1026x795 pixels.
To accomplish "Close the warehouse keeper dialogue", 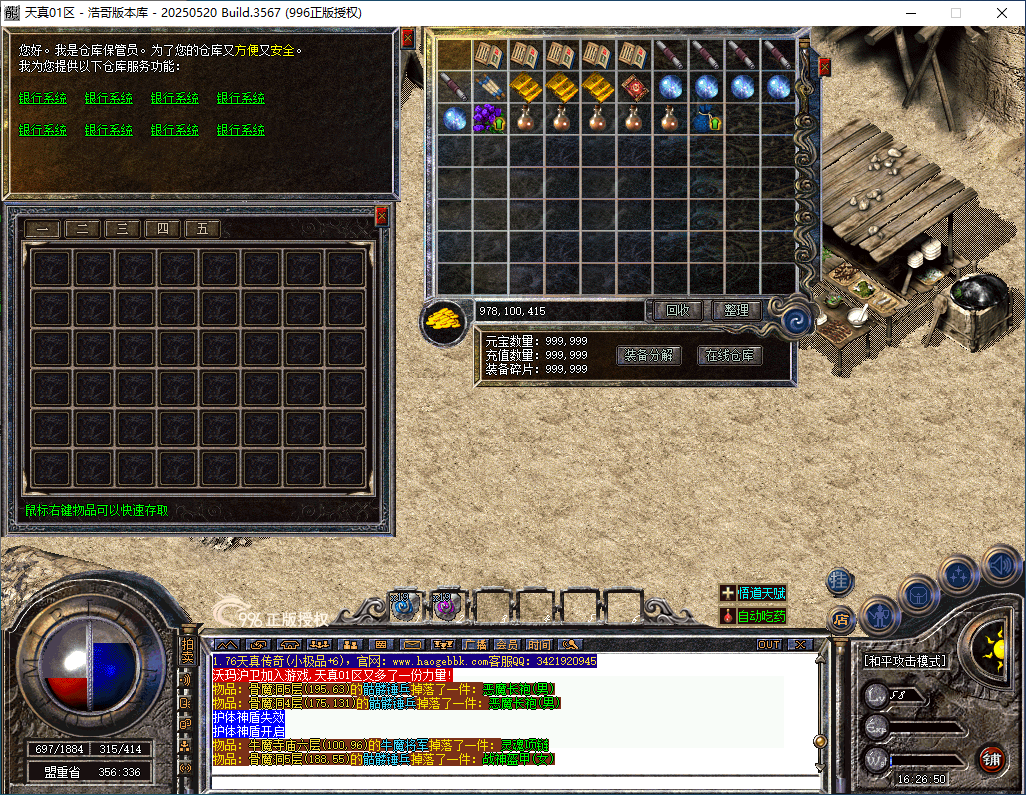I will pyautogui.click(x=407, y=38).
